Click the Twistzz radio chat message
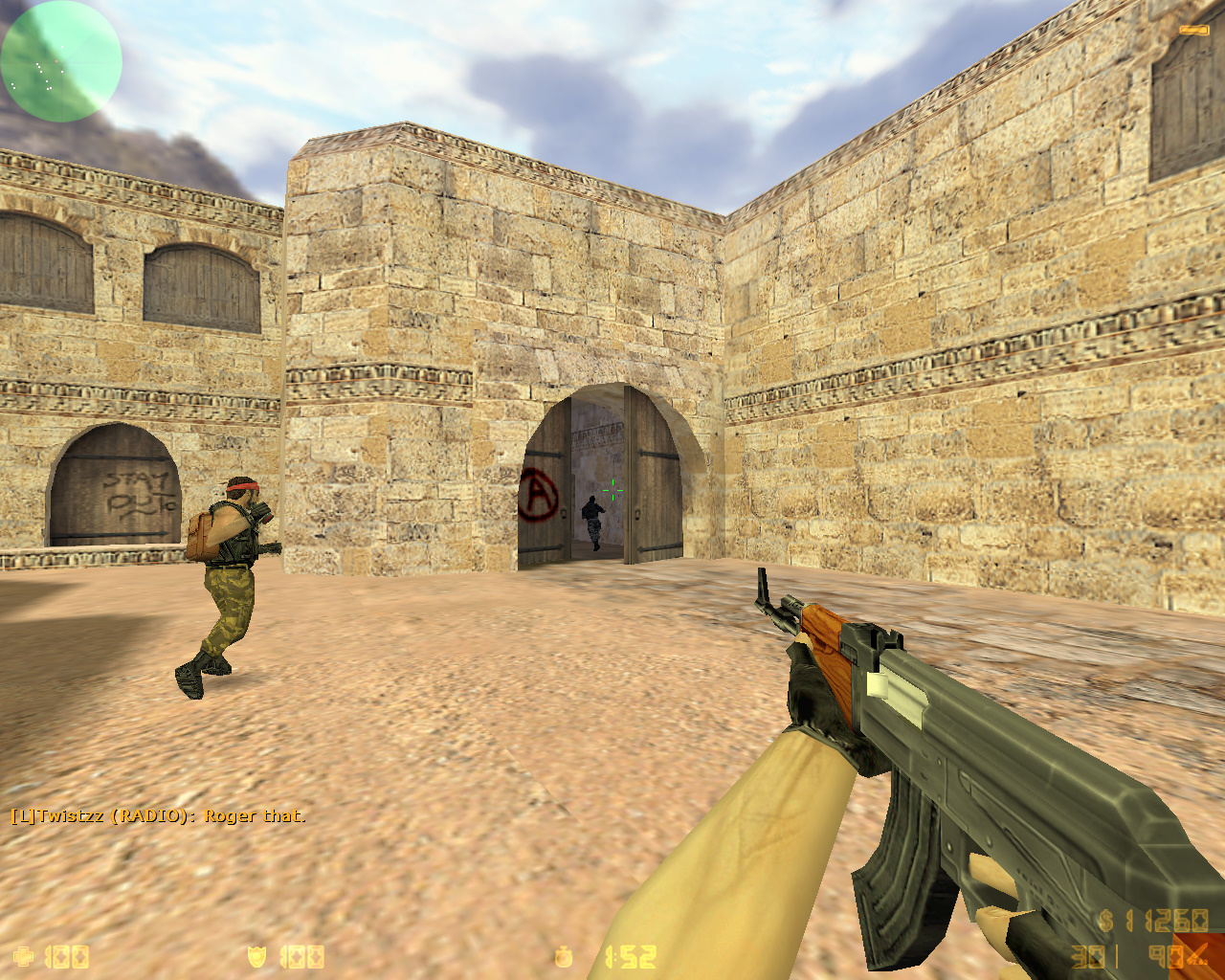The height and width of the screenshot is (980, 1225). click(158, 817)
